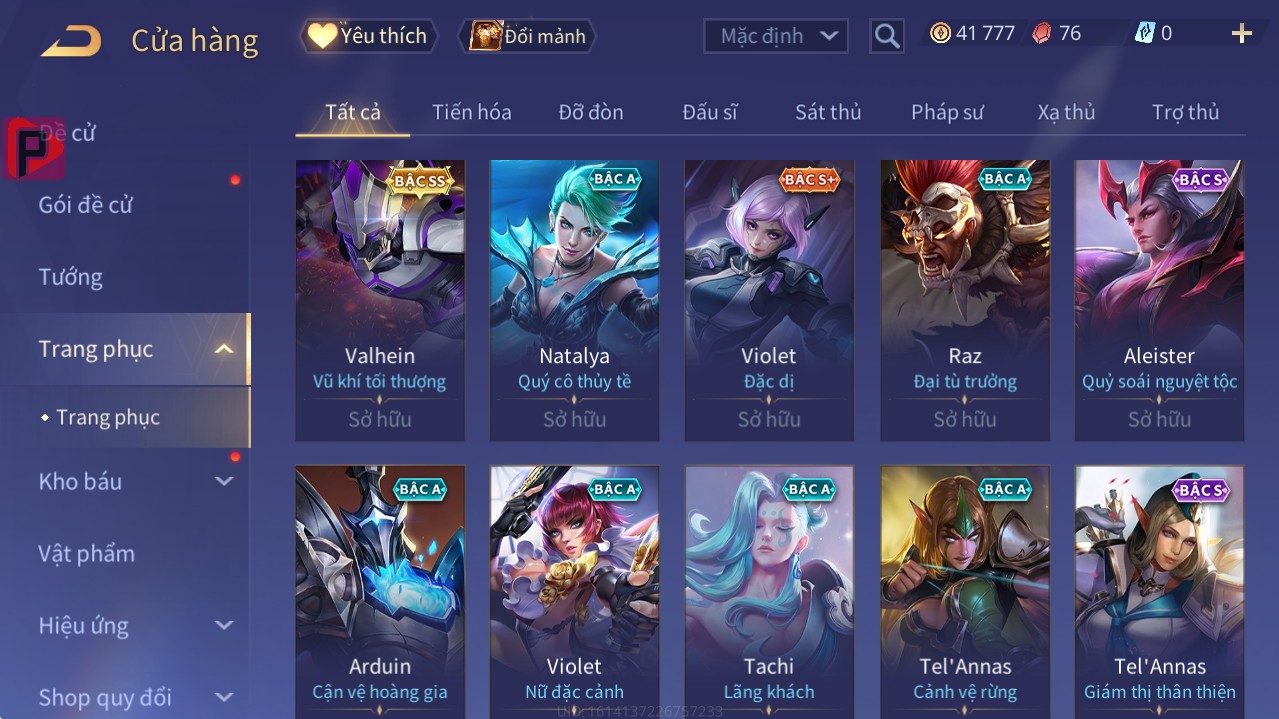Filter skins by Pháp sư
The image size is (1279, 719).
[x=947, y=112]
